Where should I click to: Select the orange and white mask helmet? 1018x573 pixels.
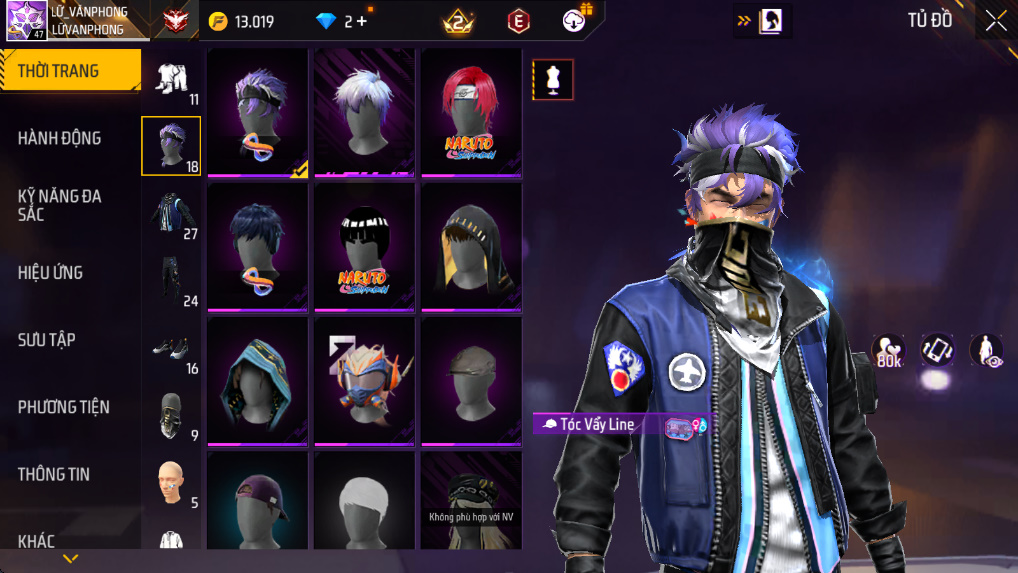(x=364, y=380)
